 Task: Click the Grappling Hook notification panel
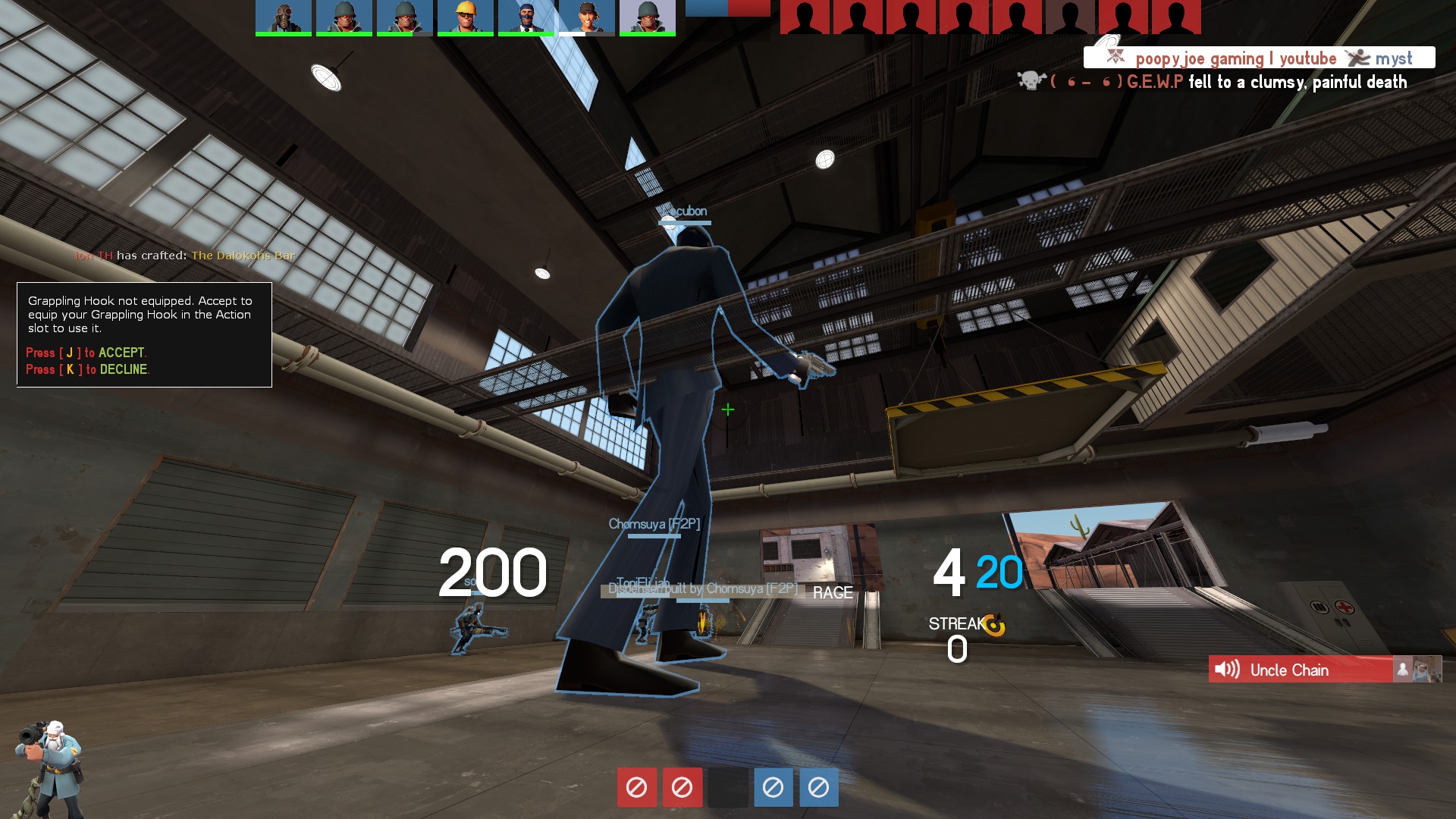point(144,334)
